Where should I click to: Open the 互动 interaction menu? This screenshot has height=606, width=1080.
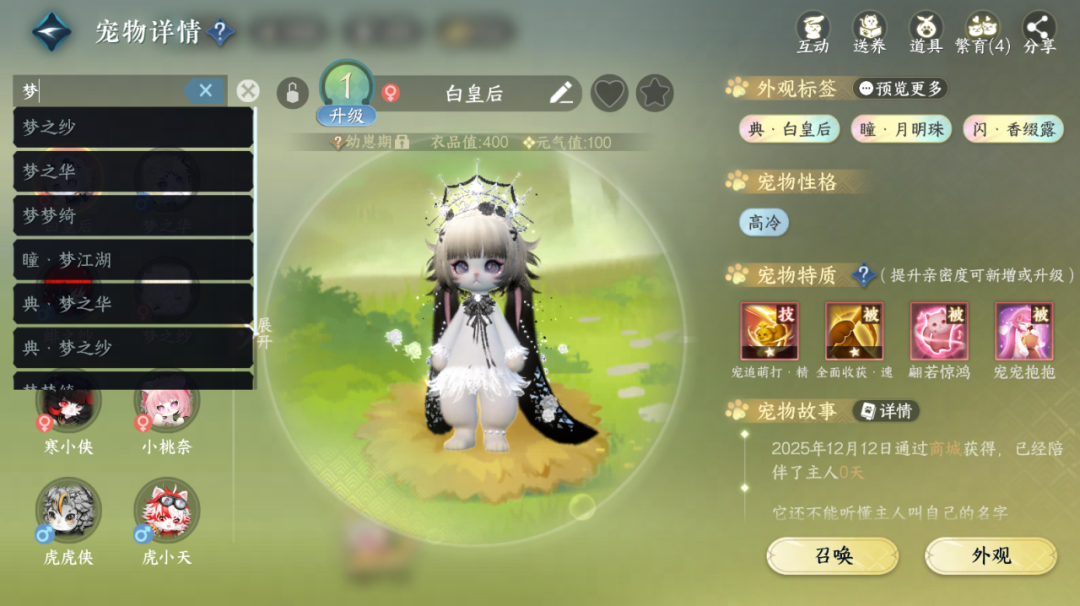point(813,32)
